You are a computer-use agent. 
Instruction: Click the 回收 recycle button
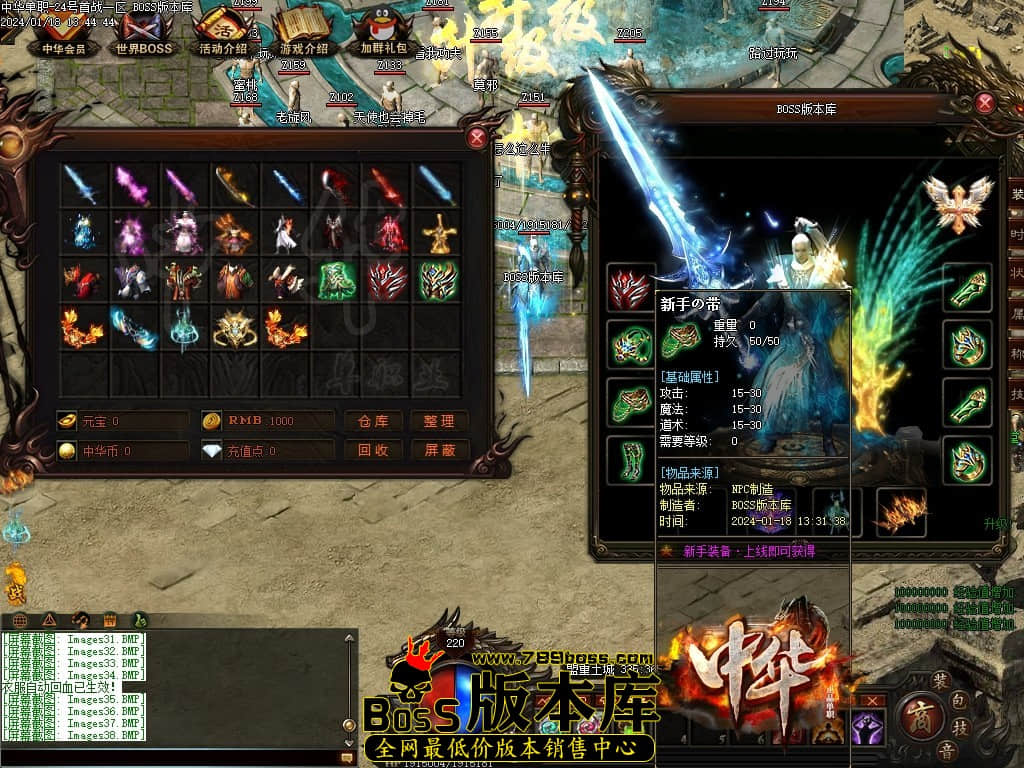coord(373,450)
